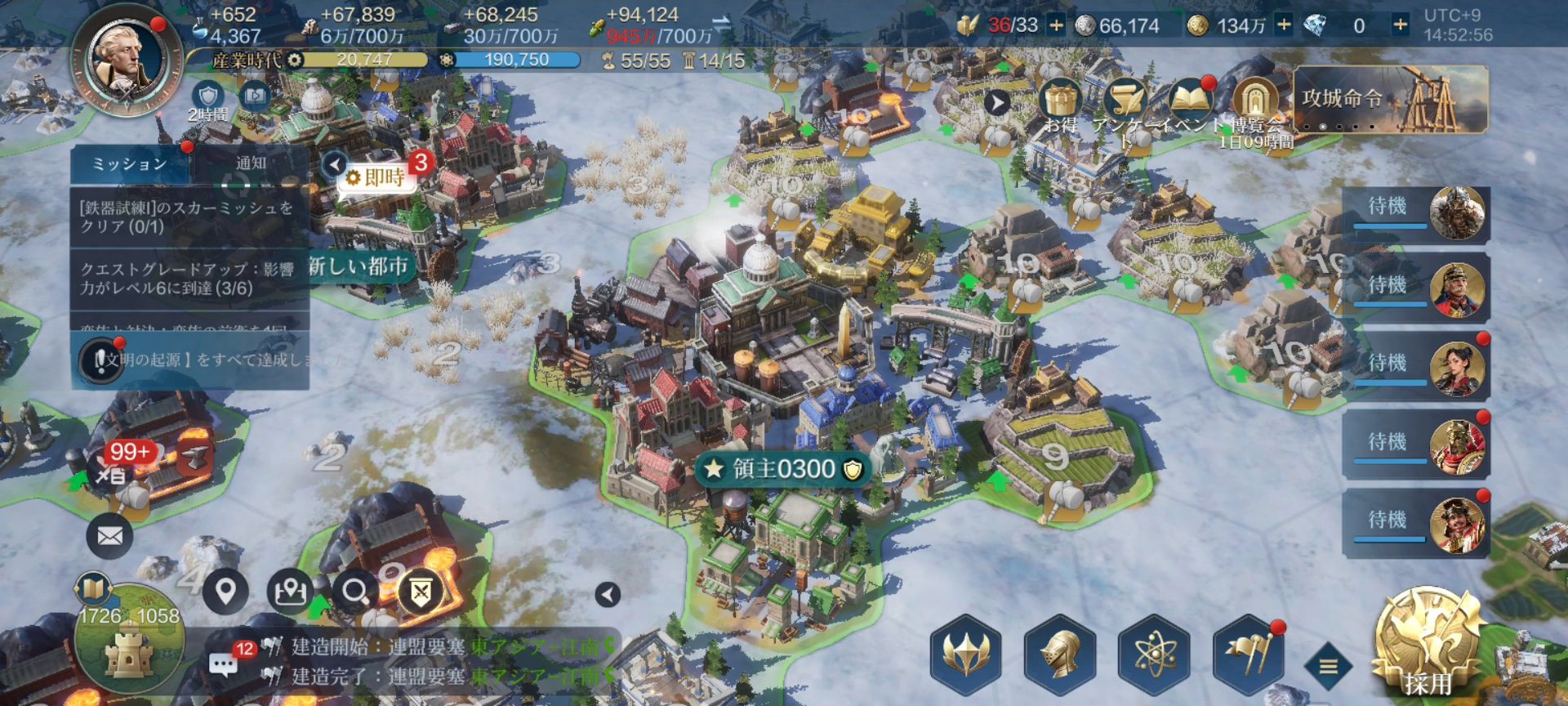Add diamonds with the plus button
Image resolution: width=1568 pixels, height=706 pixels.
[x=1400, y=25]
